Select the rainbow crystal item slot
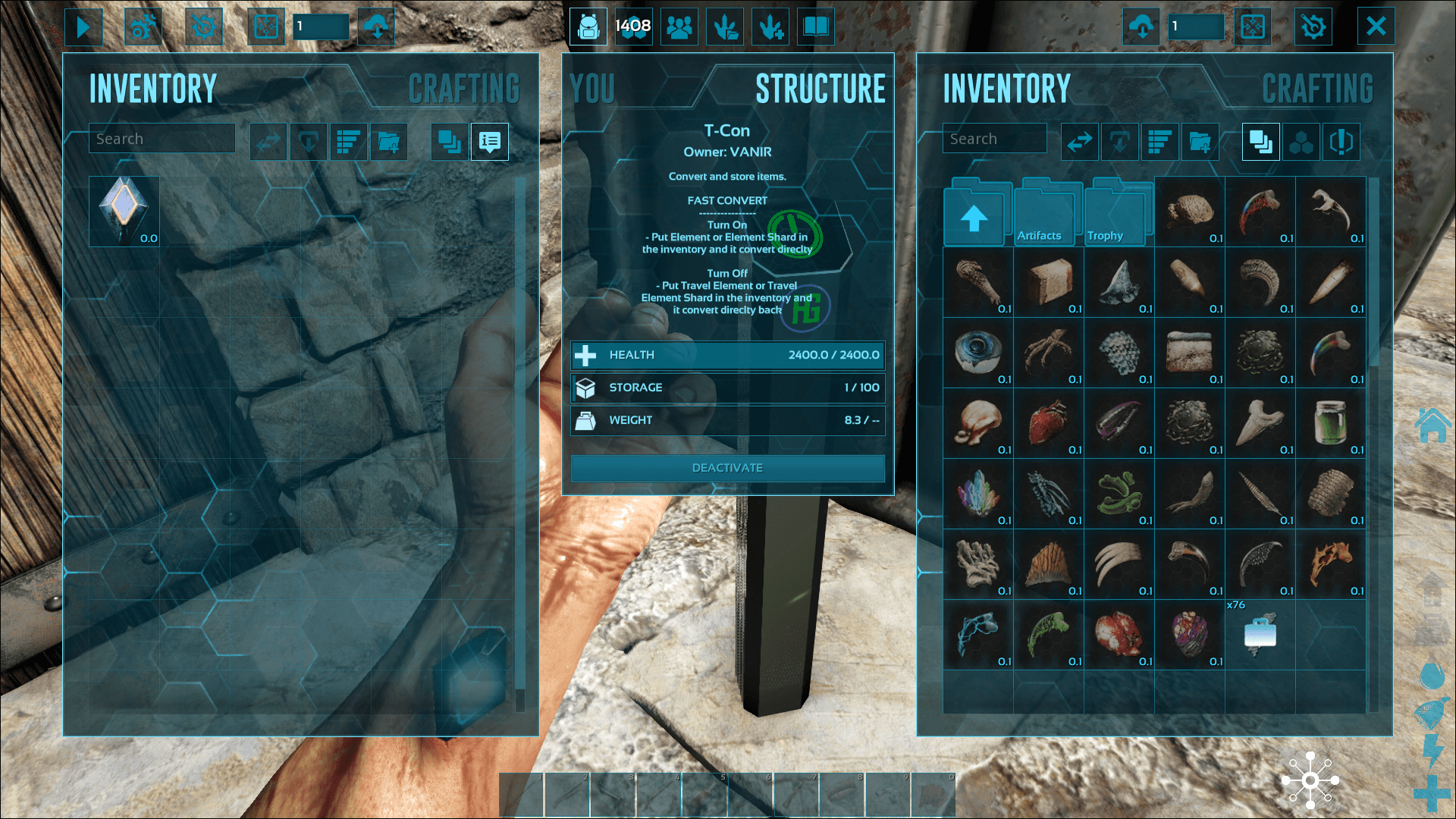This screenshot has height=819, width=1456. tap(978, 494)
